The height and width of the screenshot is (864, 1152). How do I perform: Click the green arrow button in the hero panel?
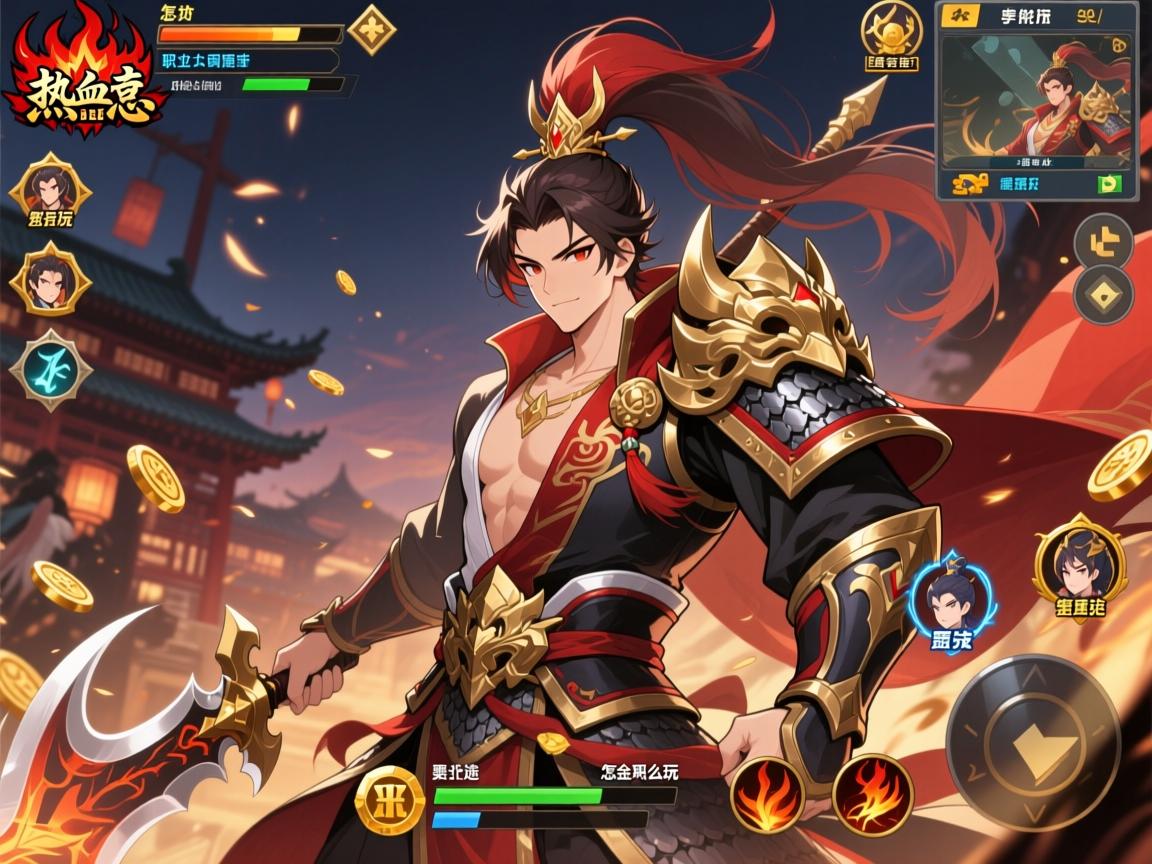tap(1109, 184)
